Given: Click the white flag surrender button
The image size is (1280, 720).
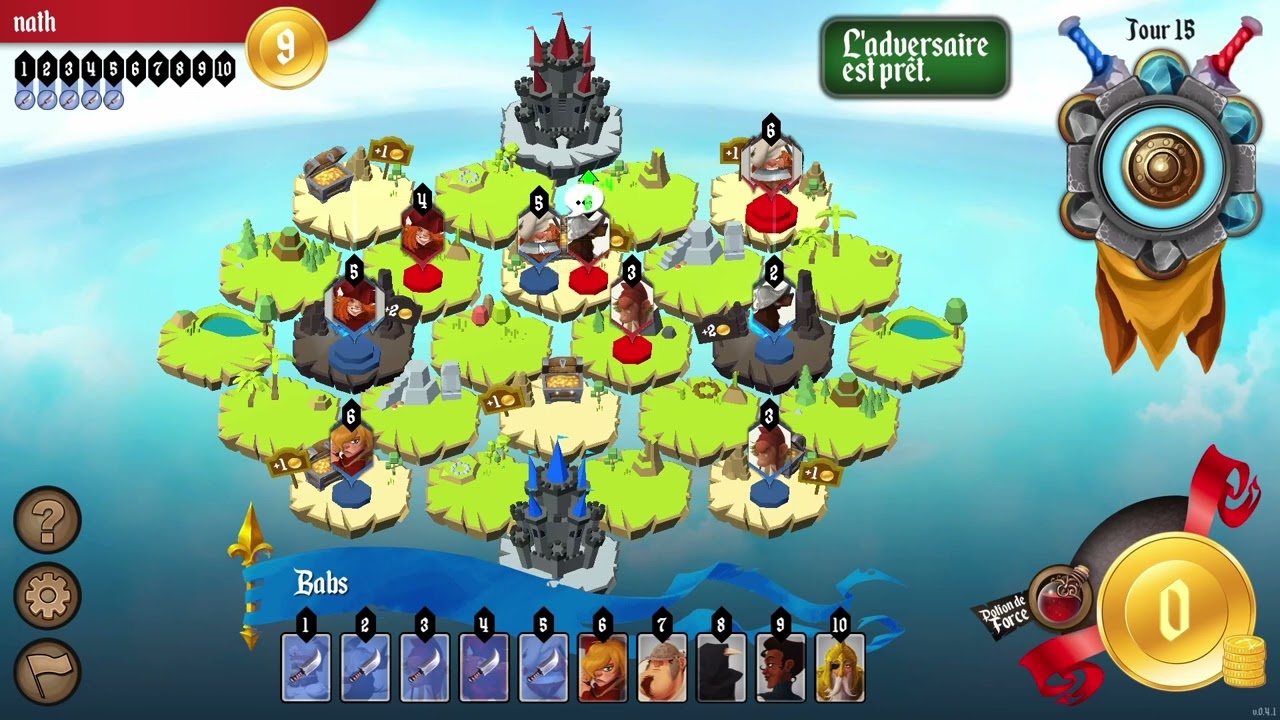Looking at the screenshot, I should (x=47, y=671).
